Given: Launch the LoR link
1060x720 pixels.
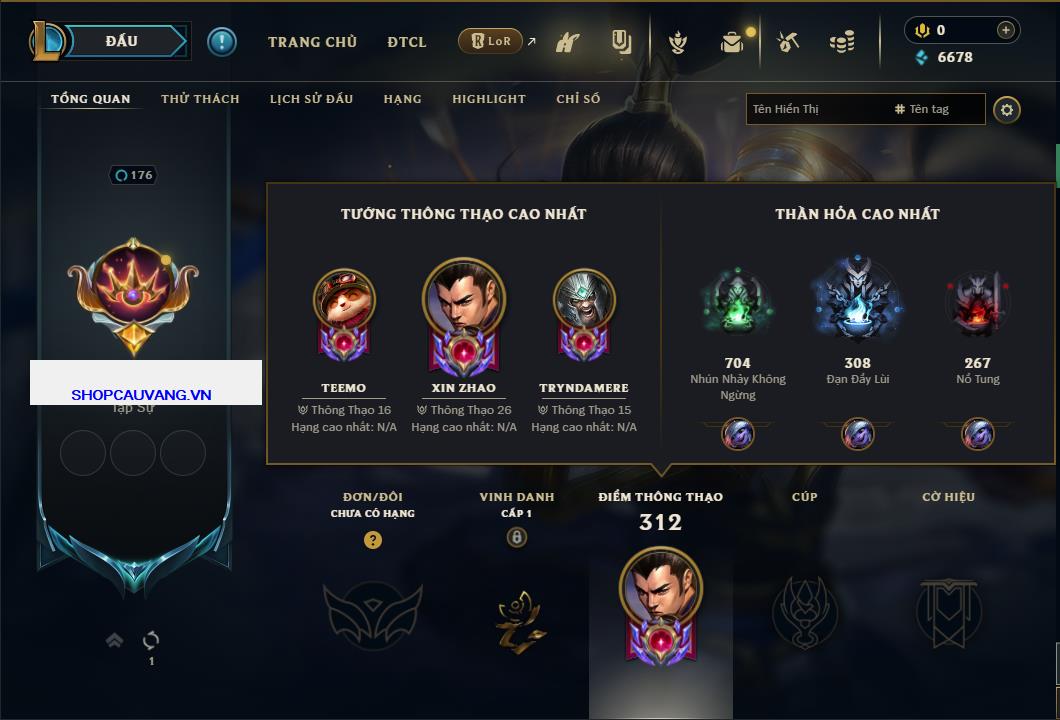Looking at the screenshot, I should pos(491,42).
